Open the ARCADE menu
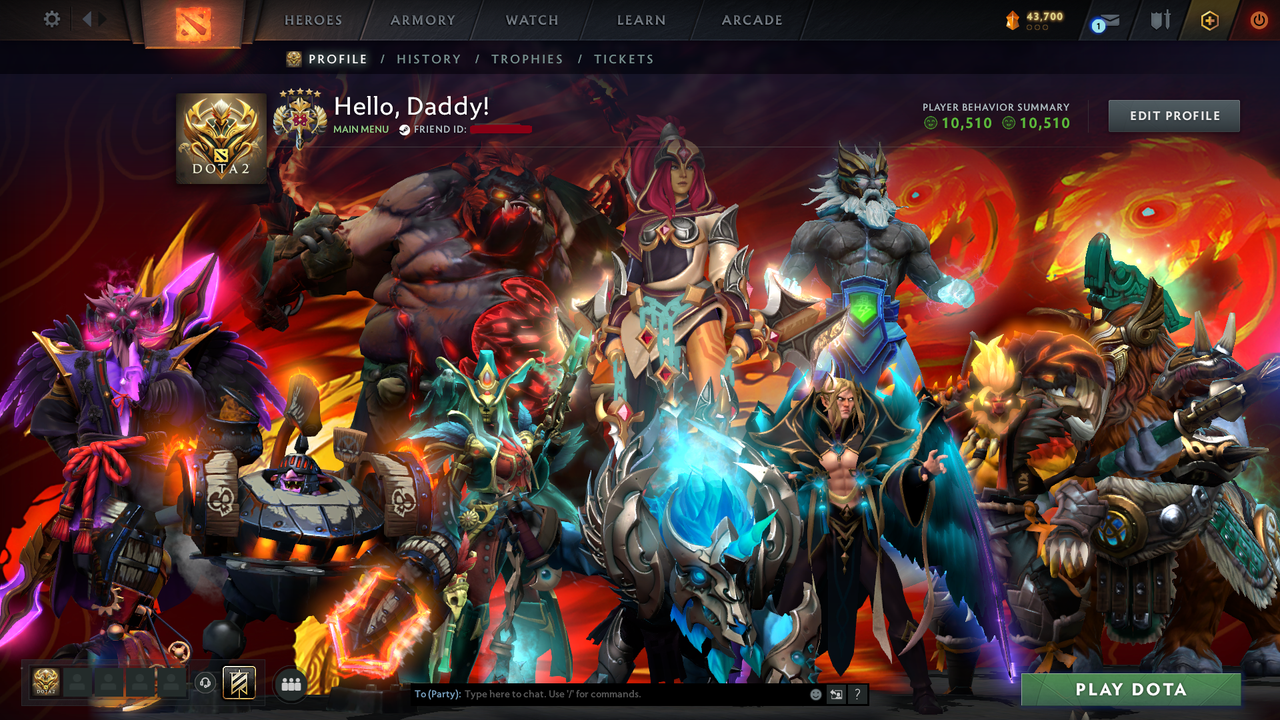 [751, 20]
